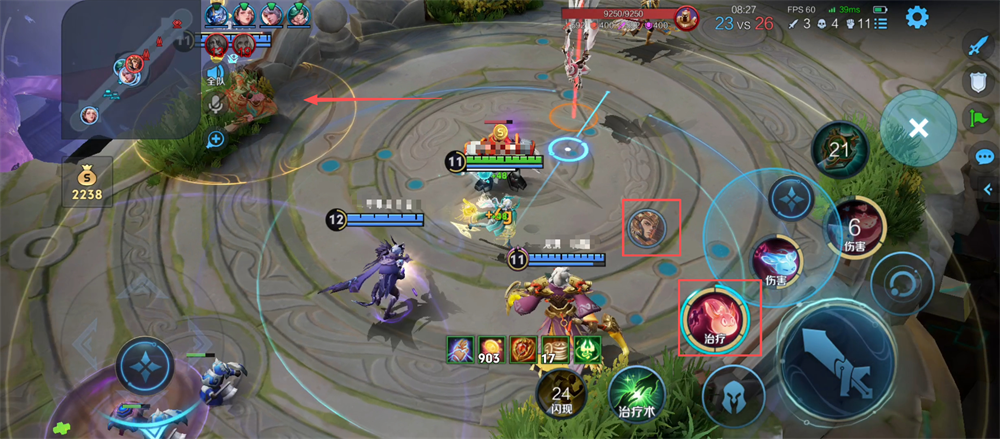Cancel the skill with the X button
The width and height of the screenshot is (1000, 439).
pyautogui.click(x=918, y=128)
